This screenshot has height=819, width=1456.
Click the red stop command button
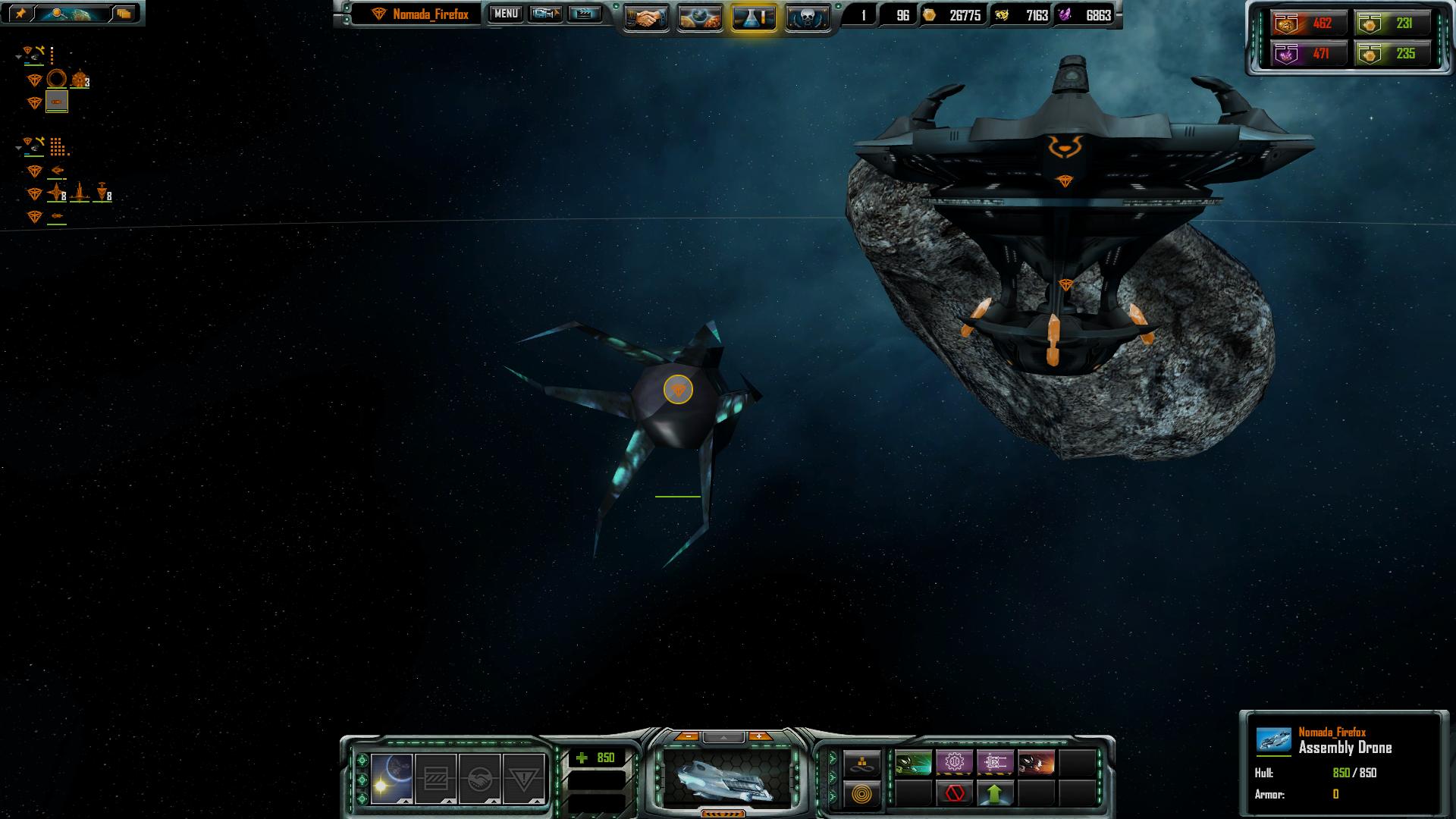[x=955, y=794]
